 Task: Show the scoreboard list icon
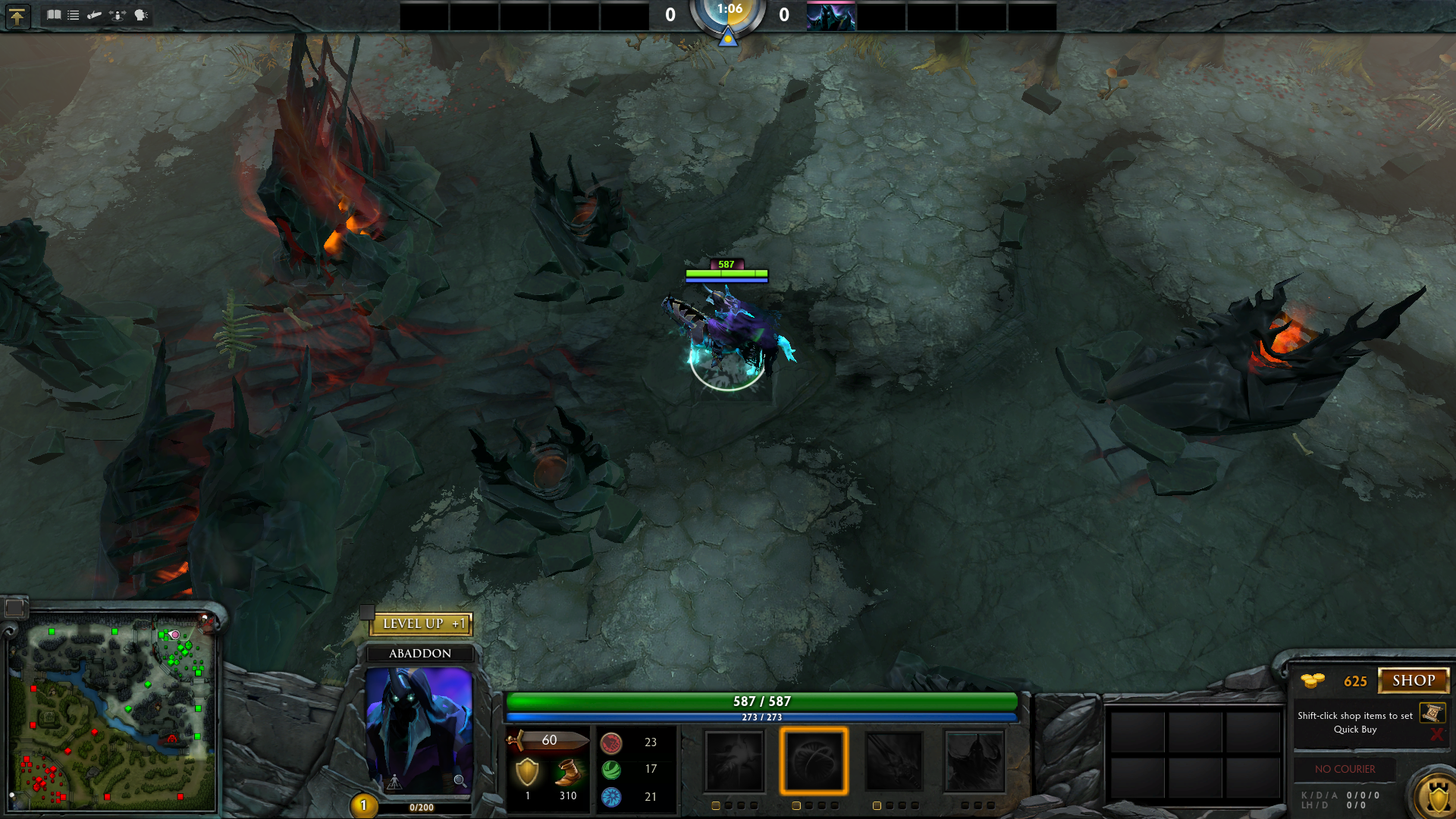click(x=74, y=14)
